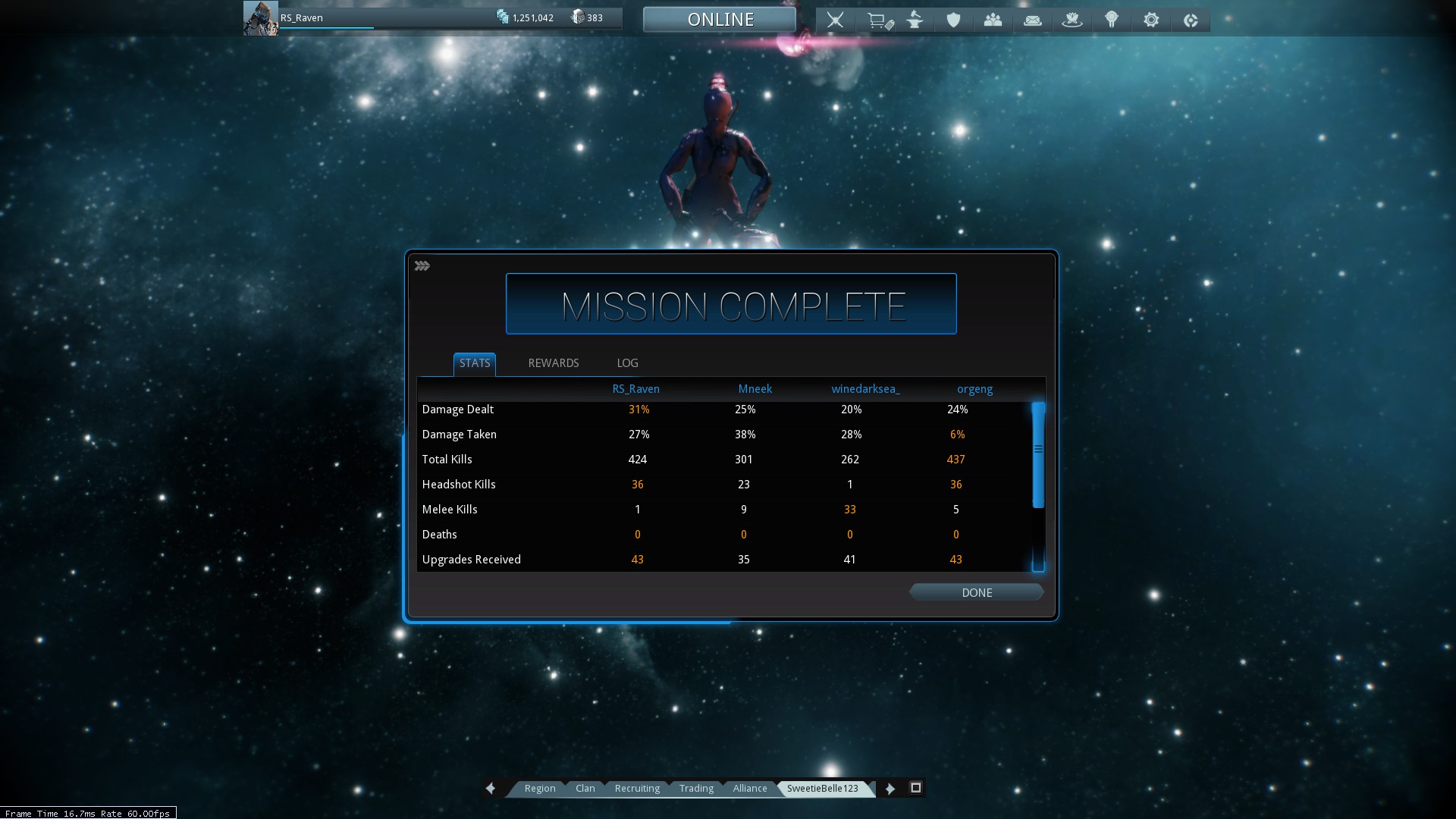
Task: Click the stats table scrollbar
Action: tap(1038, 455)
